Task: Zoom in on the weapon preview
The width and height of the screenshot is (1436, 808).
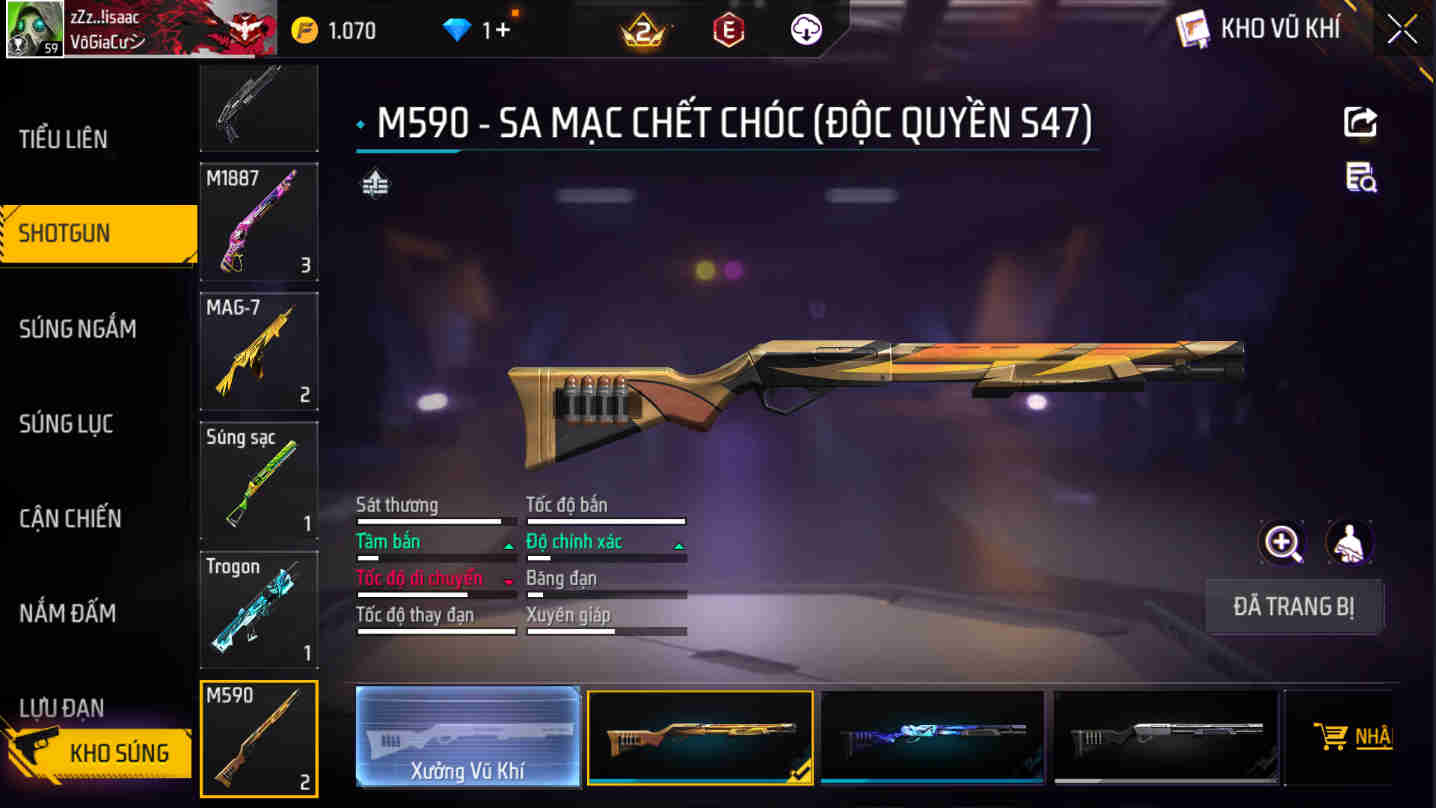Action: (x=1280, y=542)
